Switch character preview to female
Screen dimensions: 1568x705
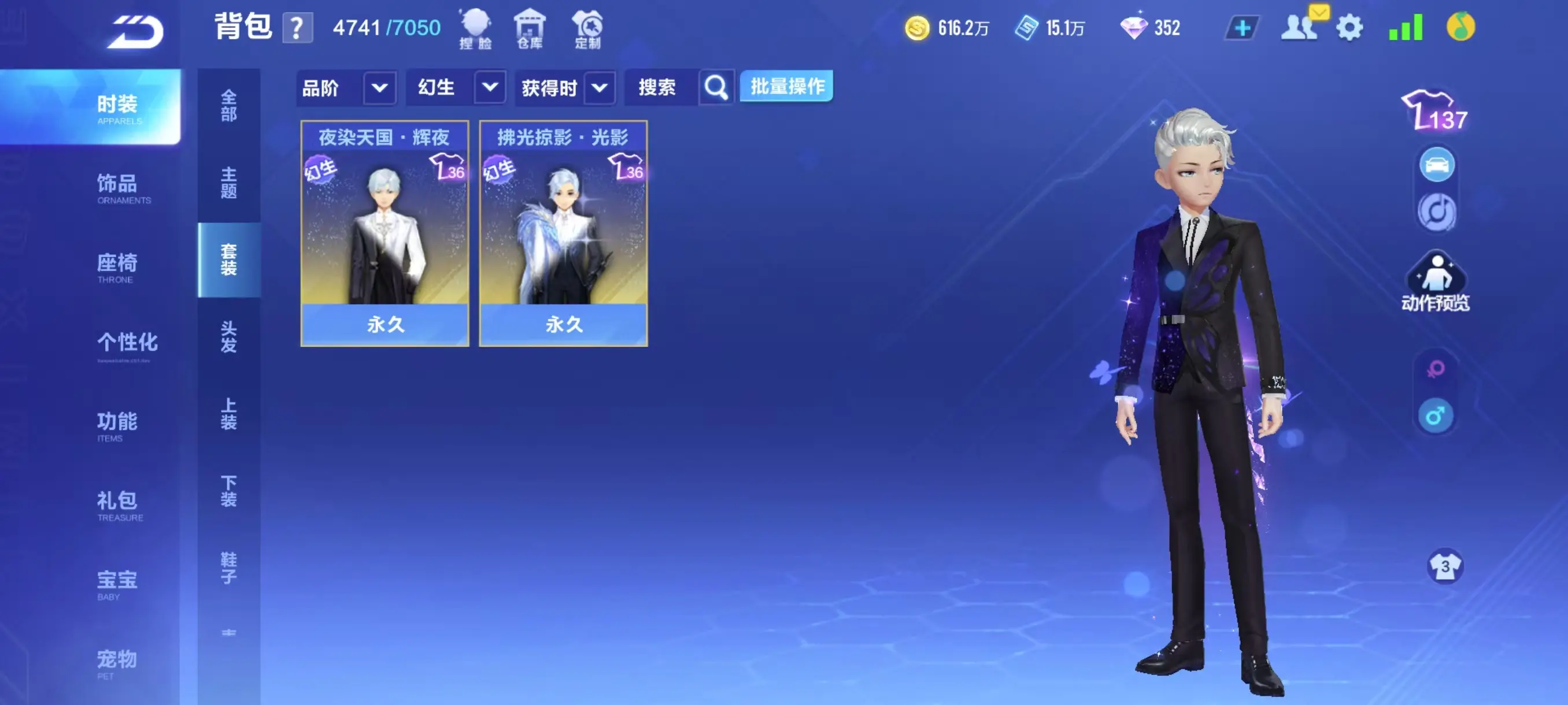[1435, 369]
